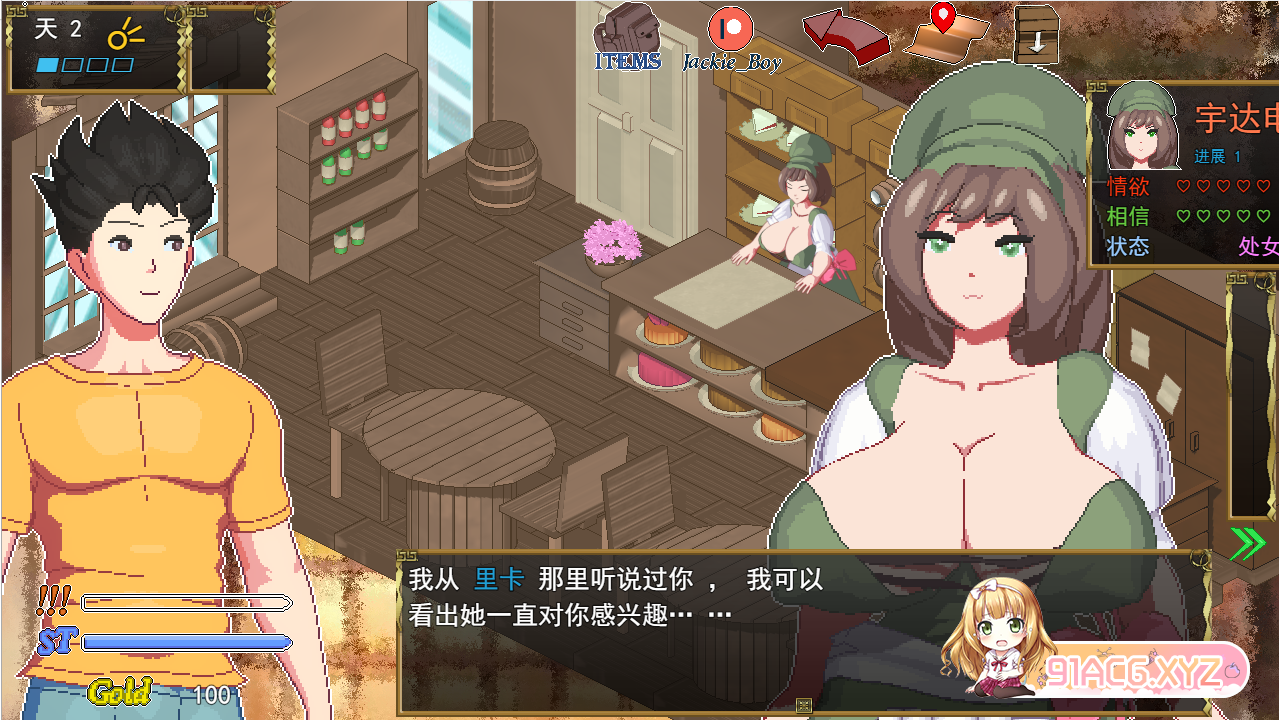The height and width of the screenshot is (720, 1279).
Task: Click the small toggle at dialogue box bottom
Action: coord(803,706)
